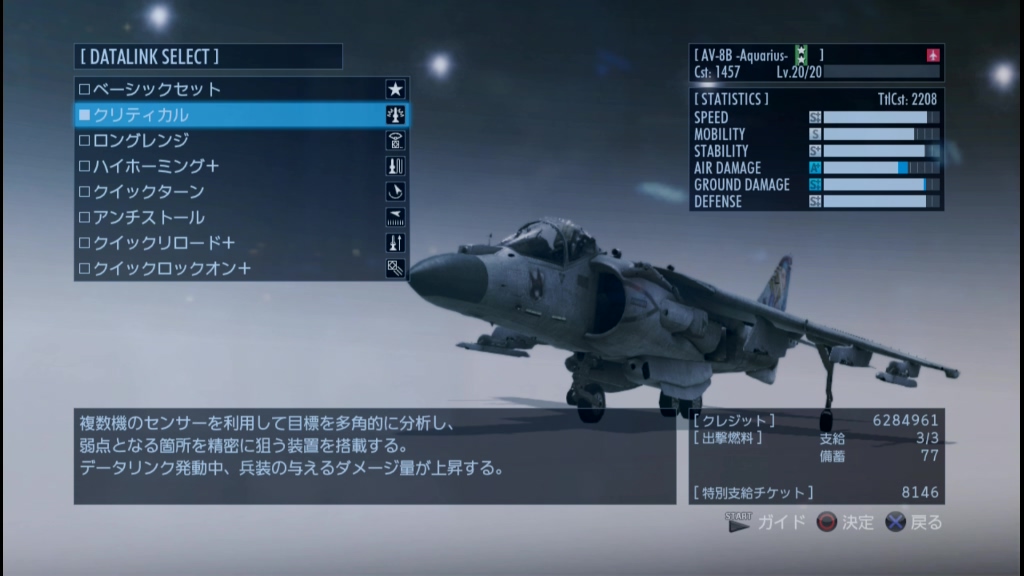
Task: Choose the highlighted クリティカル datalink
Action: (240, 115)
